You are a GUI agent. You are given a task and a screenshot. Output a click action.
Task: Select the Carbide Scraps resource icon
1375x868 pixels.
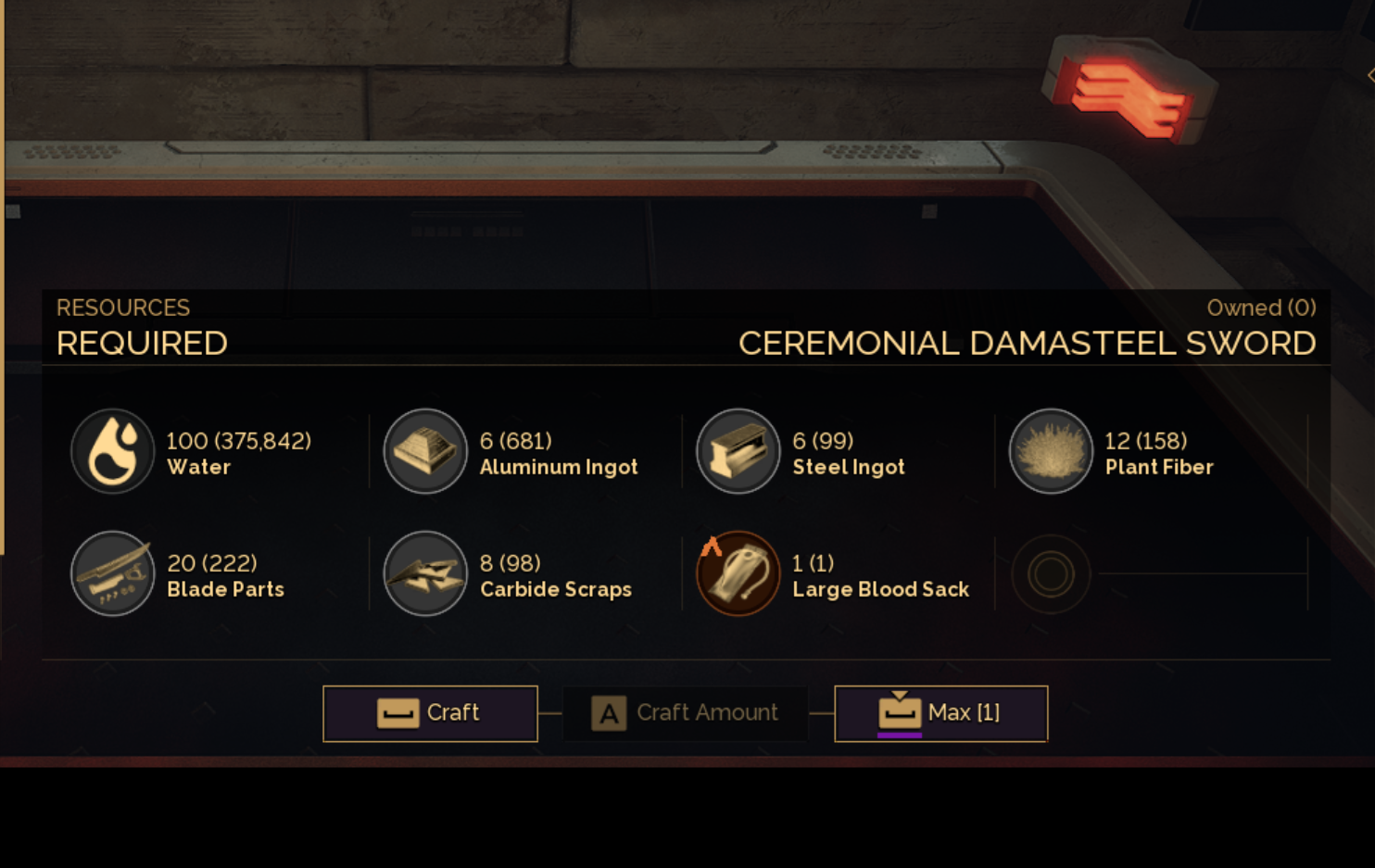tap(425, 573)
